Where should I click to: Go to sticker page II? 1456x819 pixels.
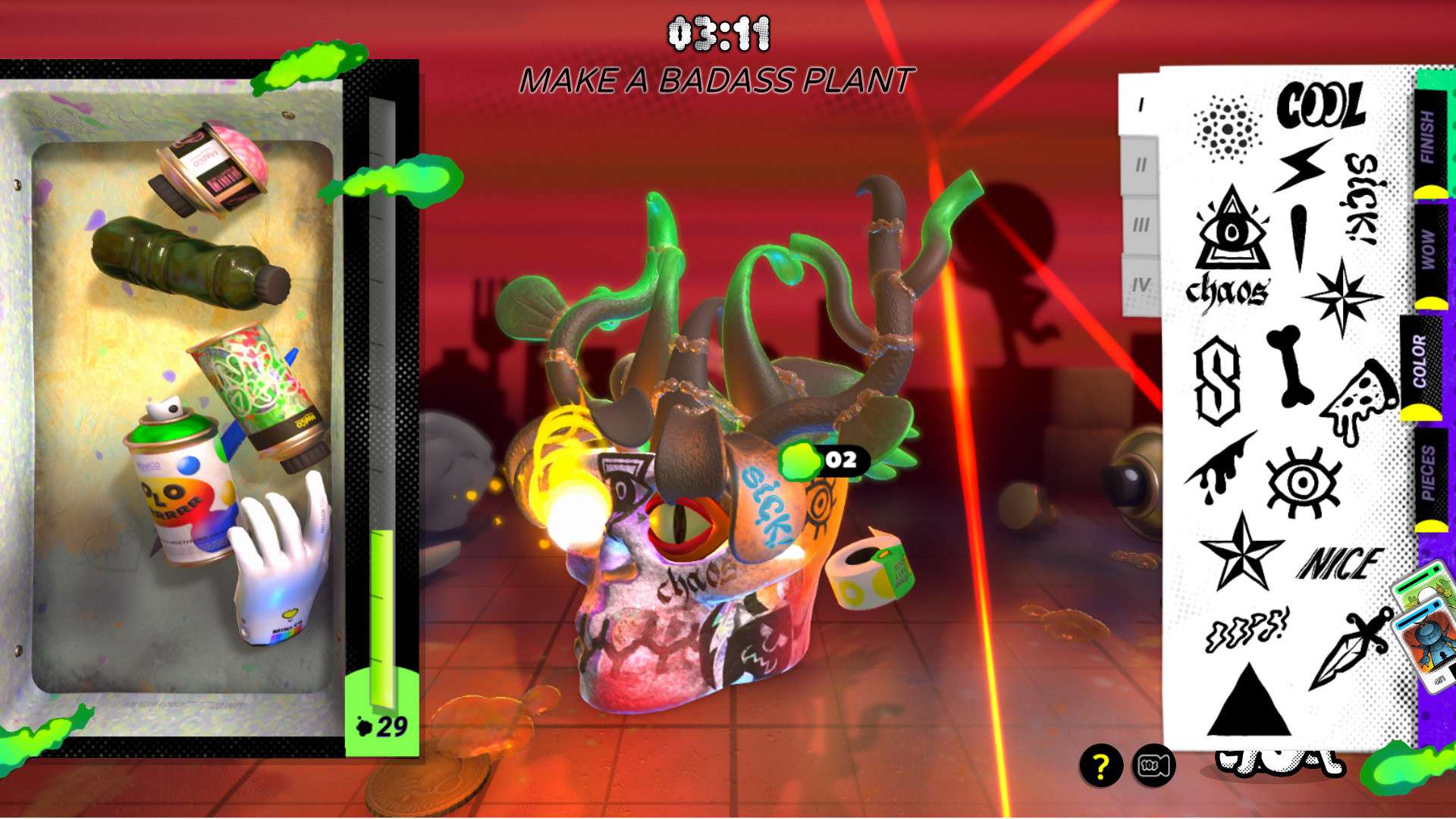coord(1140,165)
